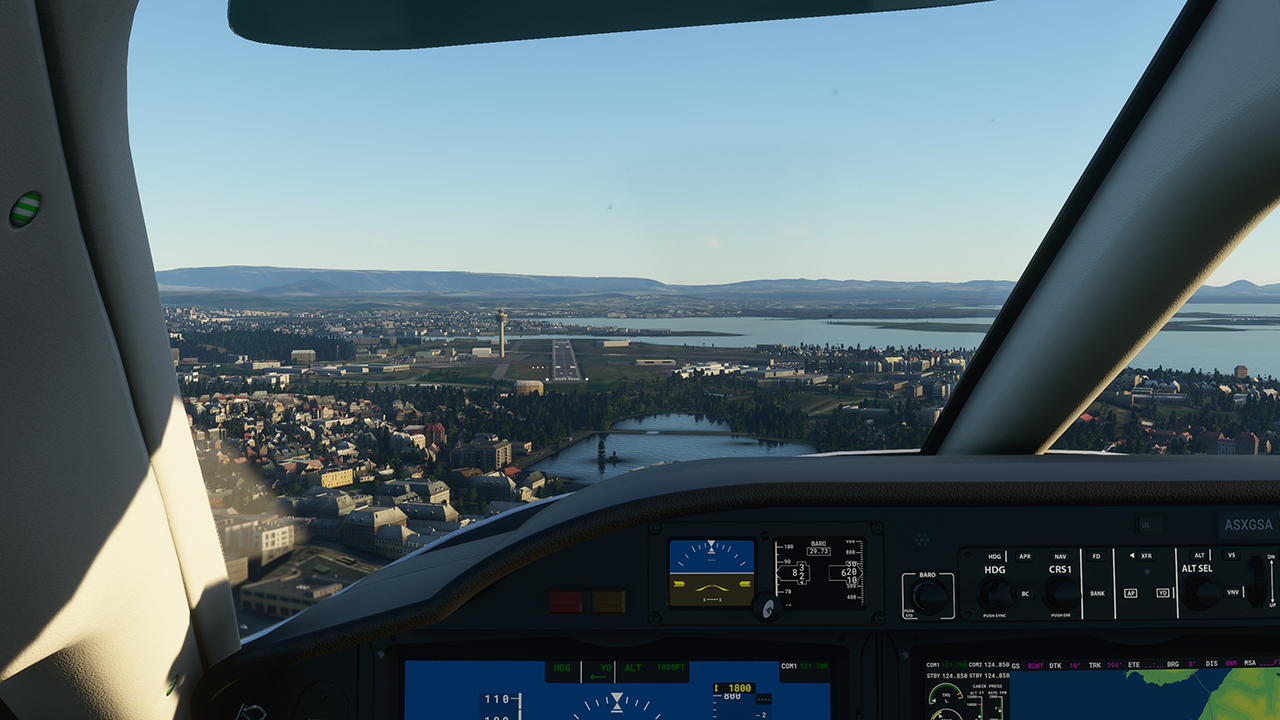Select the NAV mode button
Image resolution: width=1280 pixels, height=720 pixels.
click(x=1060, y=557)
